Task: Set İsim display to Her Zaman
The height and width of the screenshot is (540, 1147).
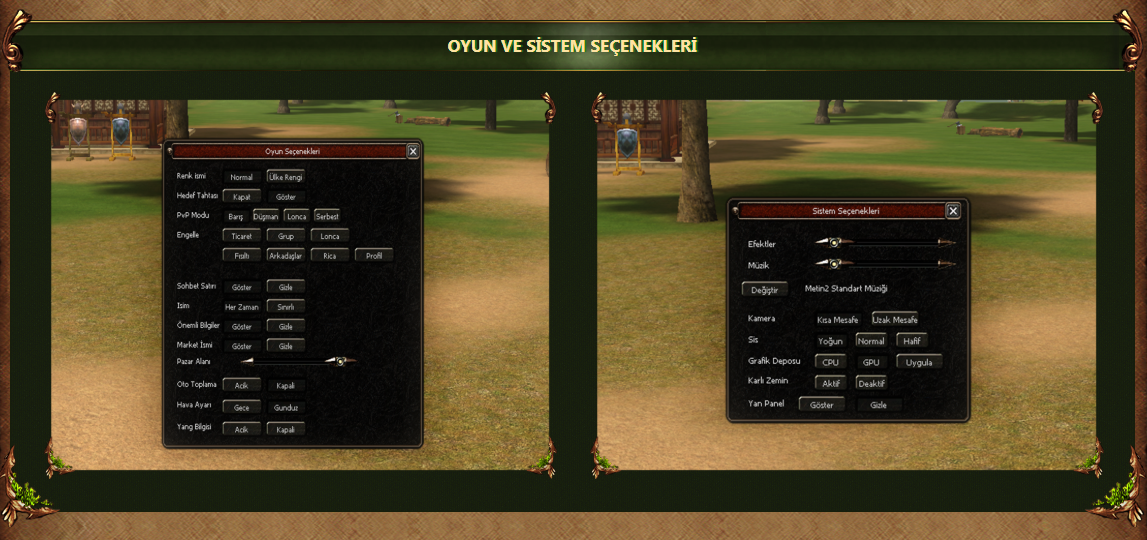Action: coord(241,307)
